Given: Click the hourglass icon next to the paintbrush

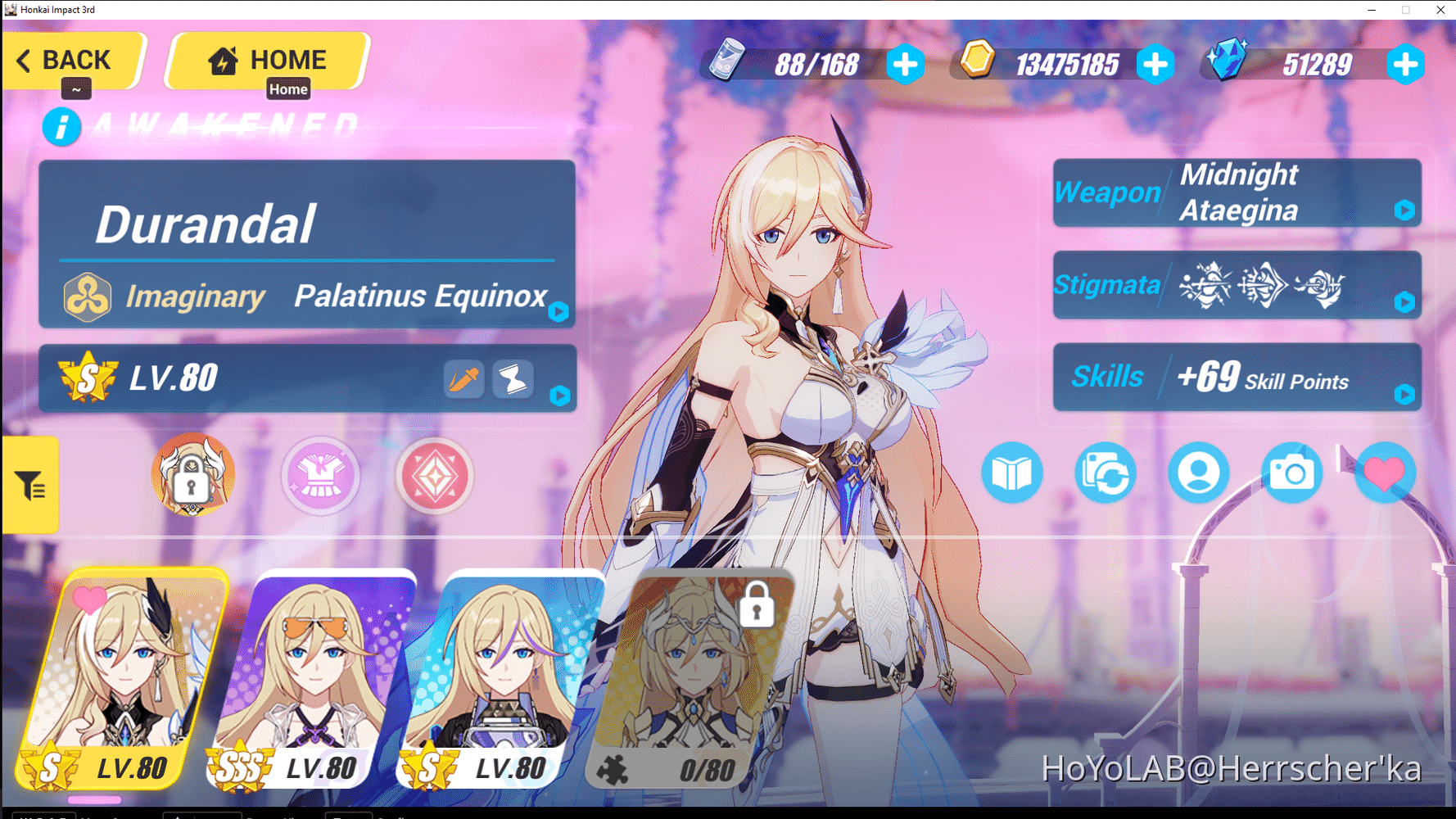Looking at the screenshot, I should (x=513, y=378).
